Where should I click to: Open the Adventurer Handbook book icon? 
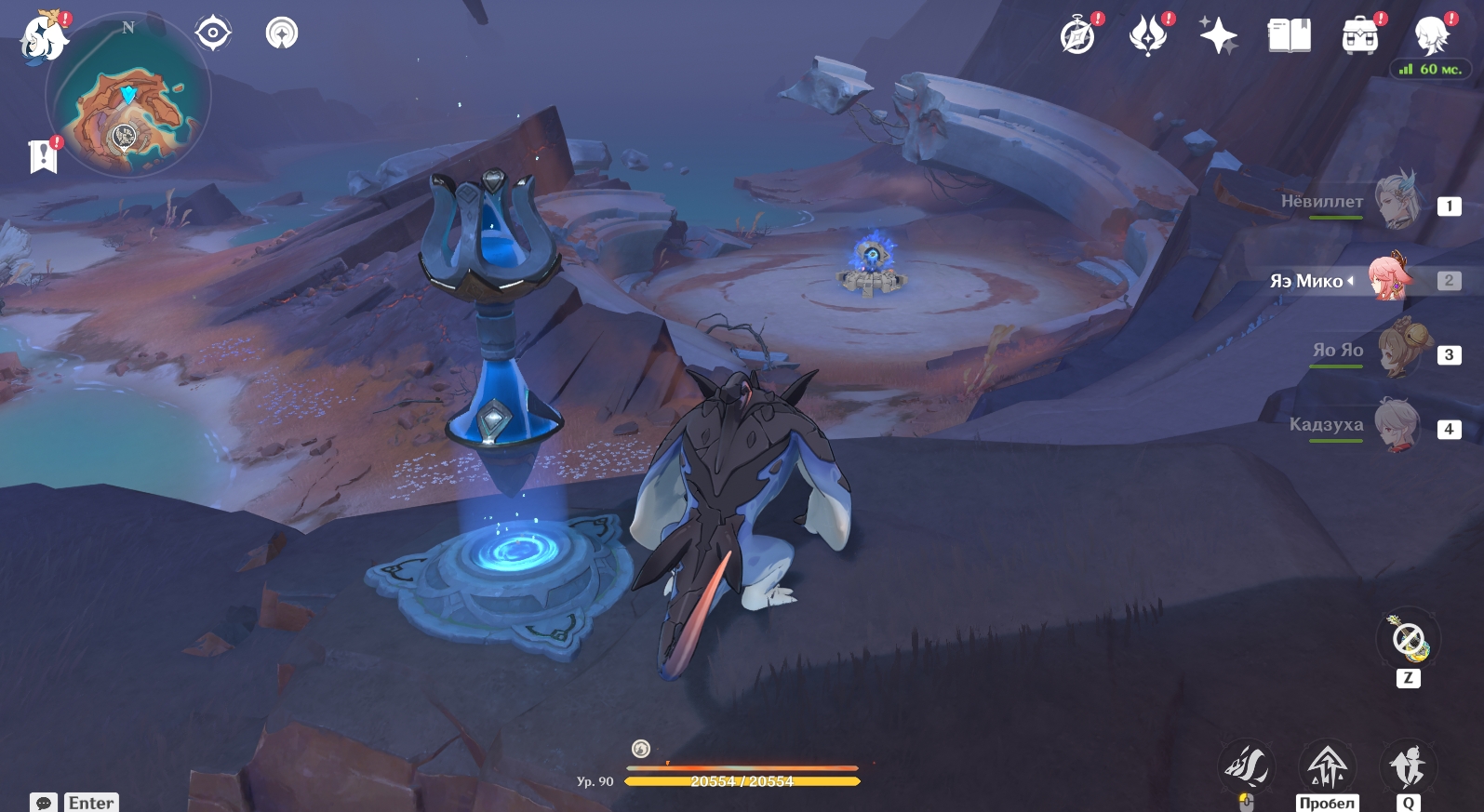click(x=1289, y=36)
